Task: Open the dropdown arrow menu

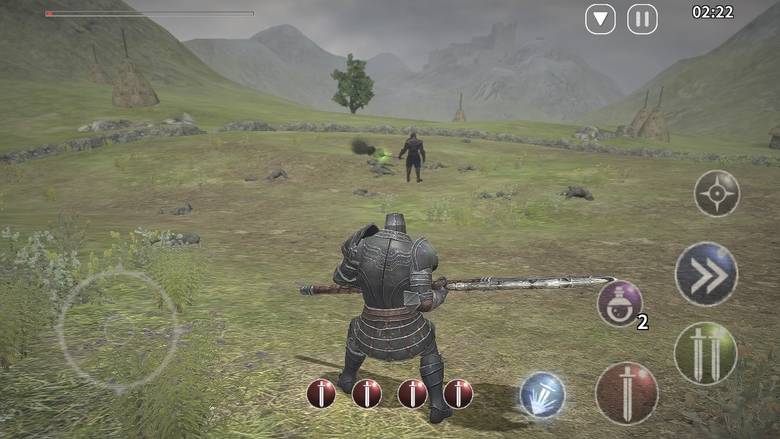Action: [x=600, y=19]
